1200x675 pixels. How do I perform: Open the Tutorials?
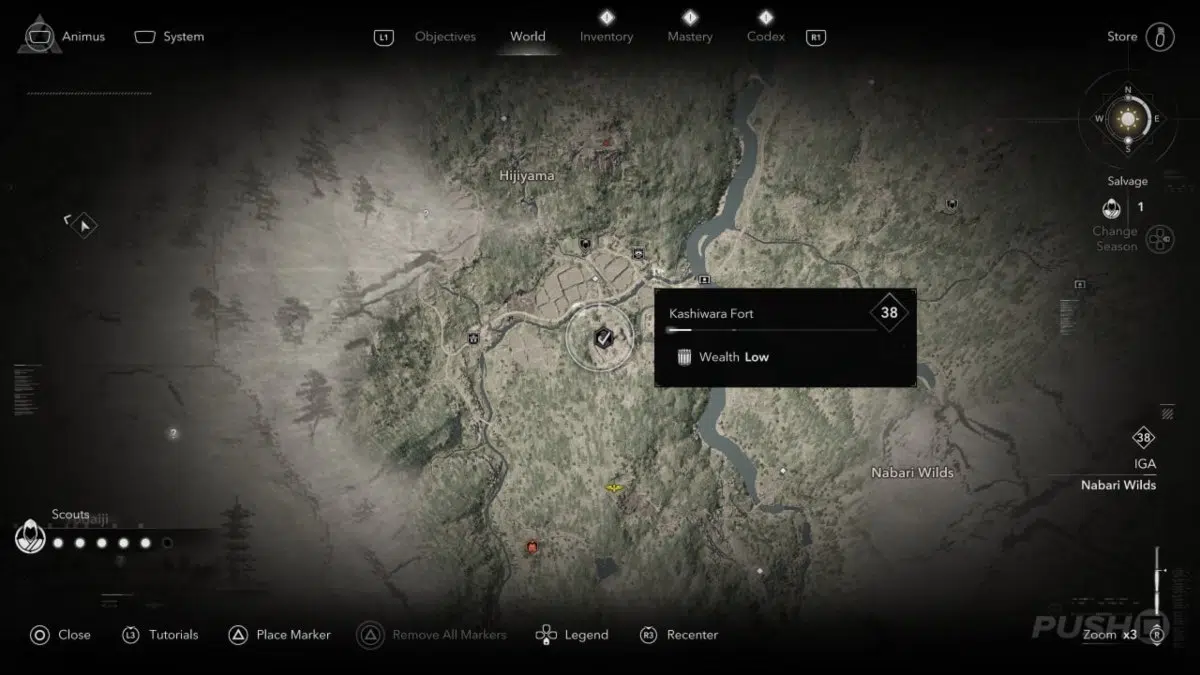coord(160,634)
